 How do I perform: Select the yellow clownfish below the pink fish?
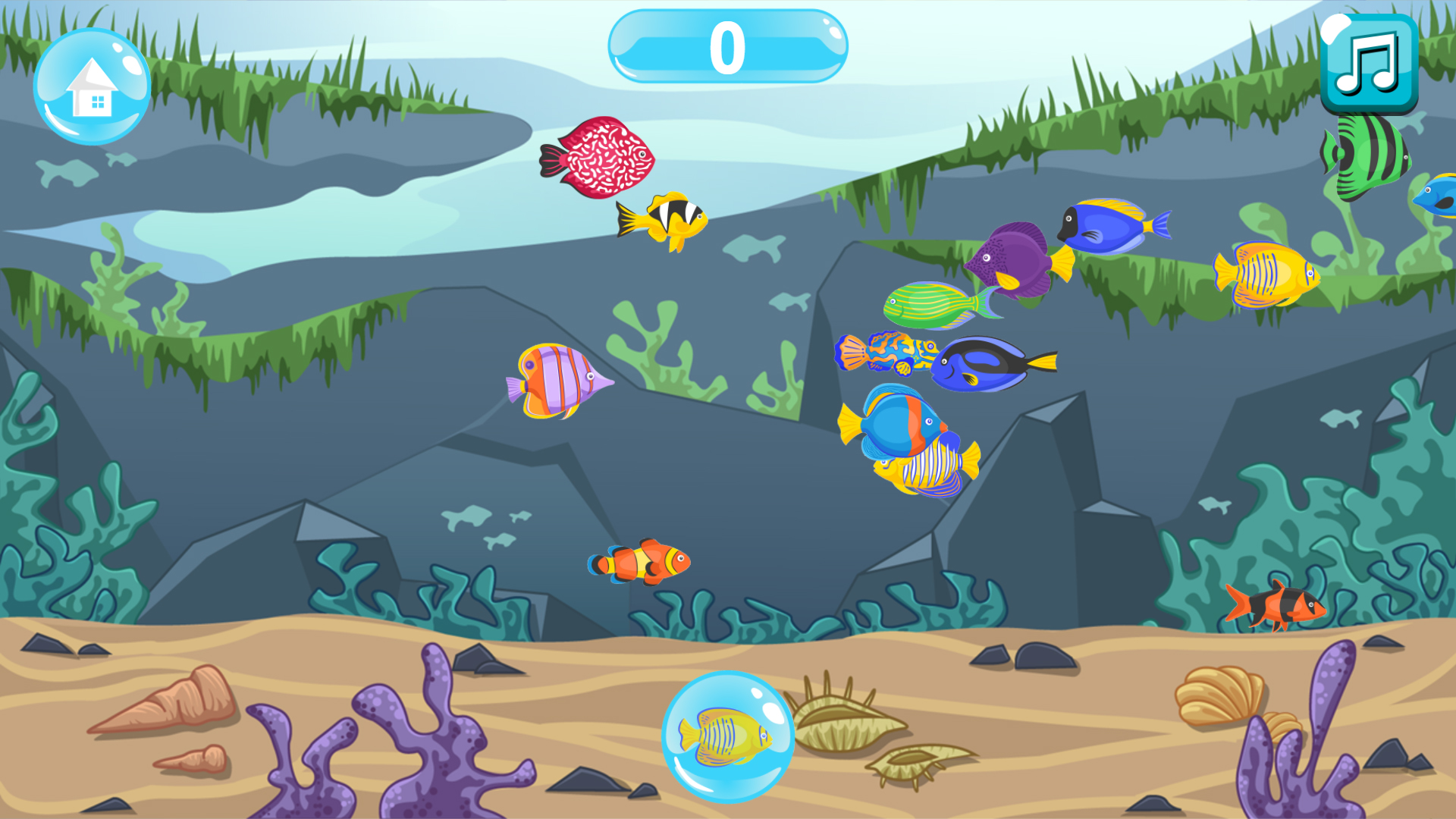664,220
